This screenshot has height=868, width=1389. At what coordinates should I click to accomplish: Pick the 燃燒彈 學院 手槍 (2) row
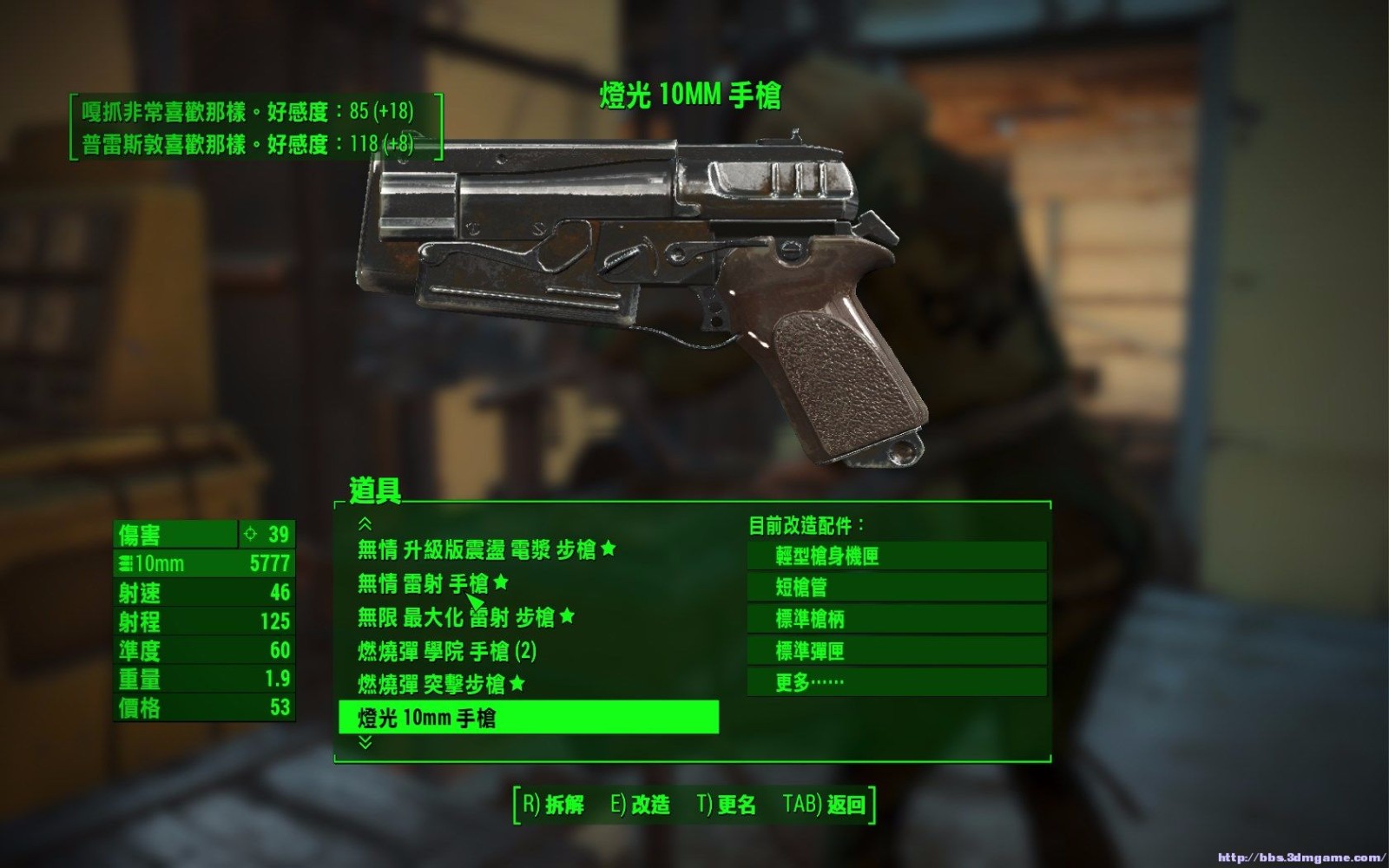446,651
